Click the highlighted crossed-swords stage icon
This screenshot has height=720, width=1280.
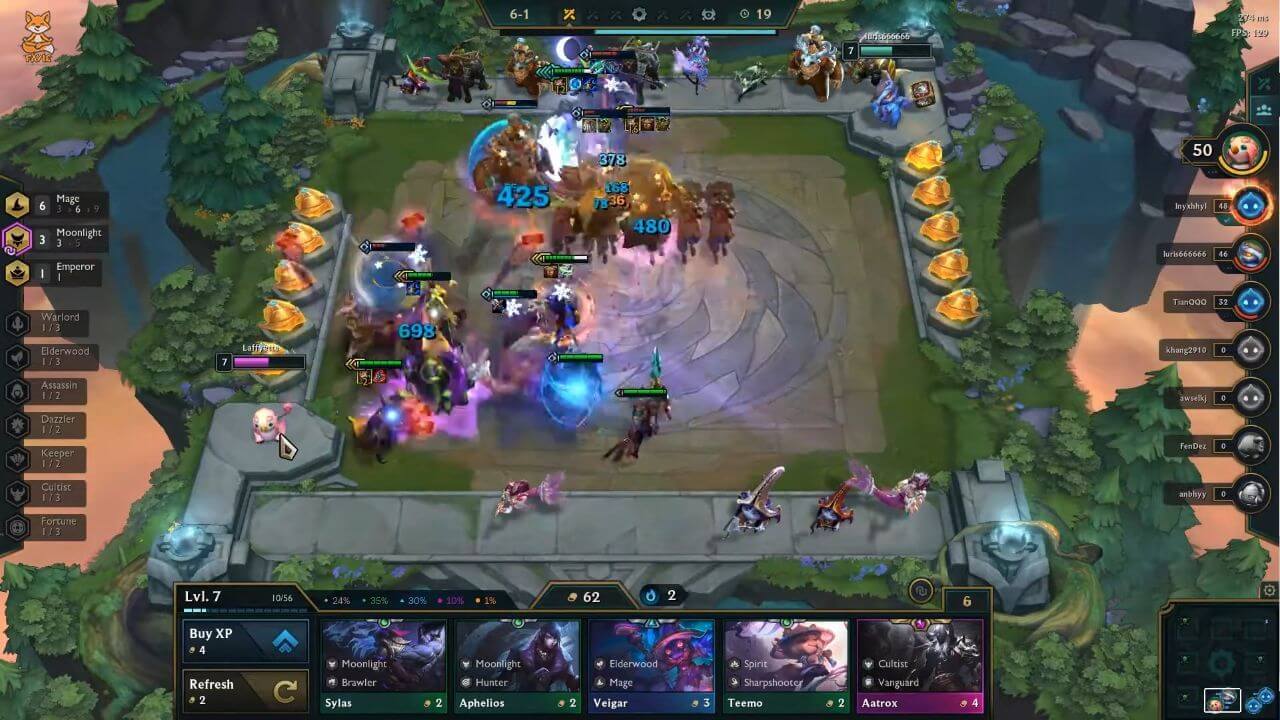566,15
